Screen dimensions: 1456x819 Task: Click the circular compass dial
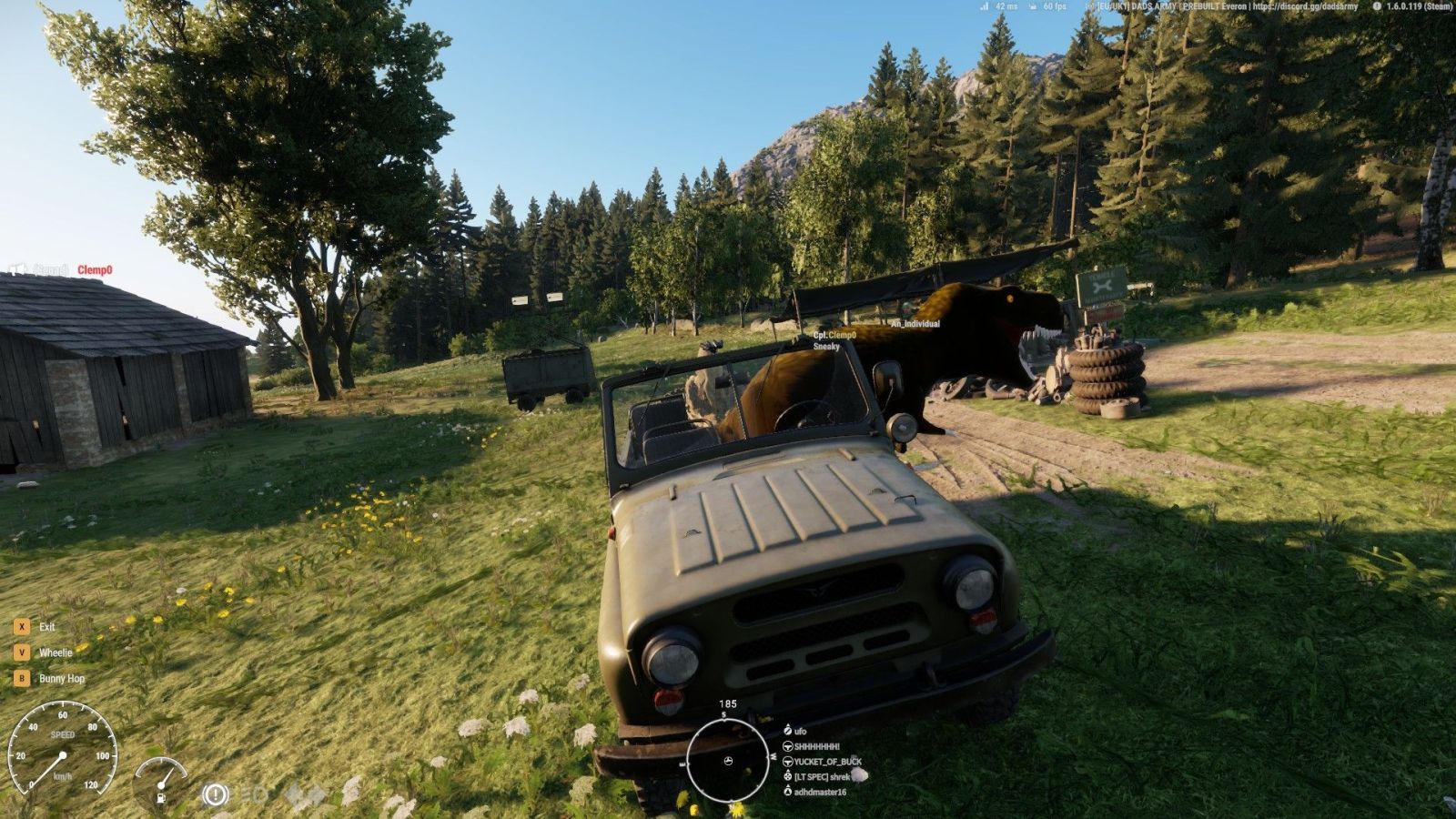coord(727,761)
